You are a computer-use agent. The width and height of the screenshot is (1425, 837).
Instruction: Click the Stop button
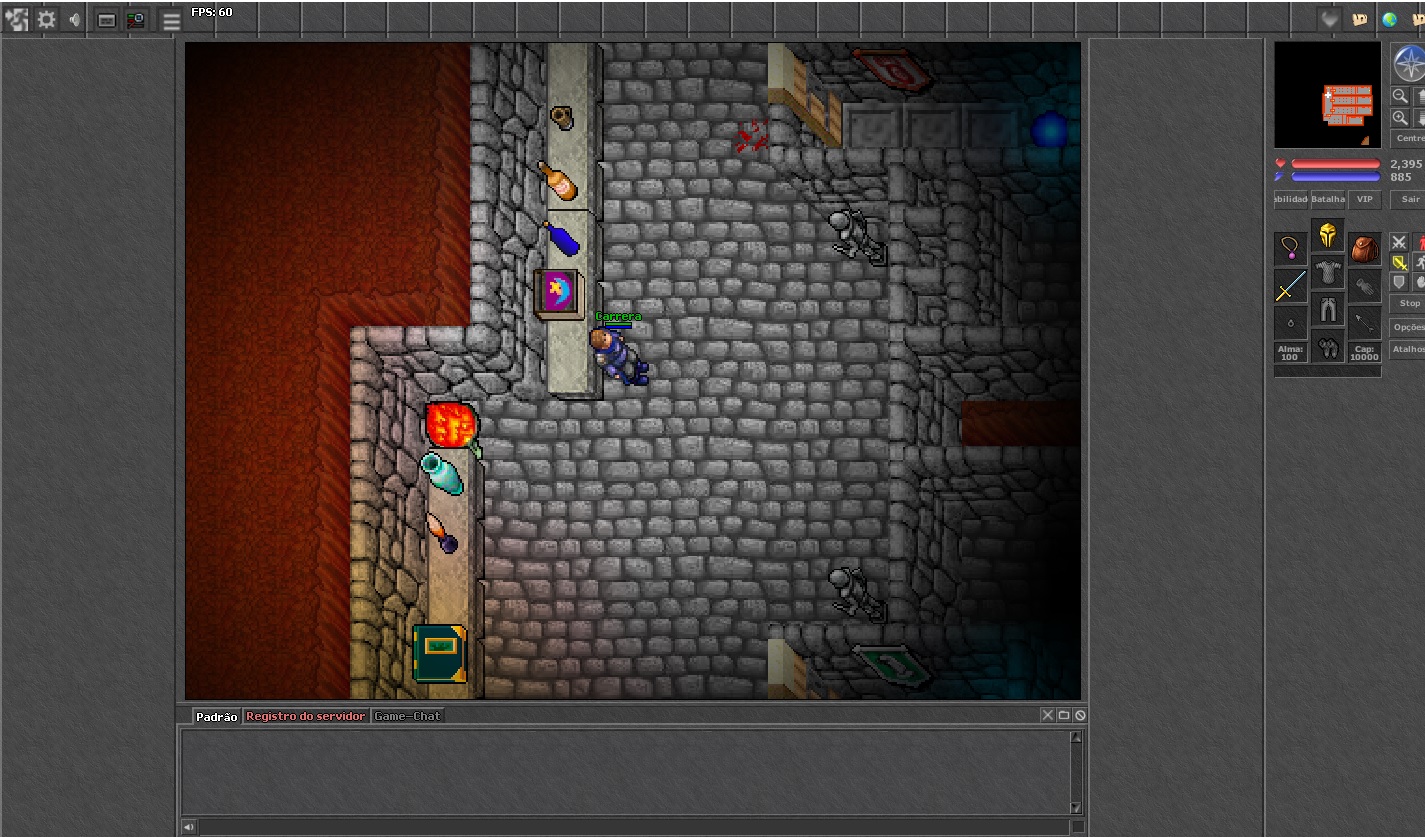coord(1409,303)
